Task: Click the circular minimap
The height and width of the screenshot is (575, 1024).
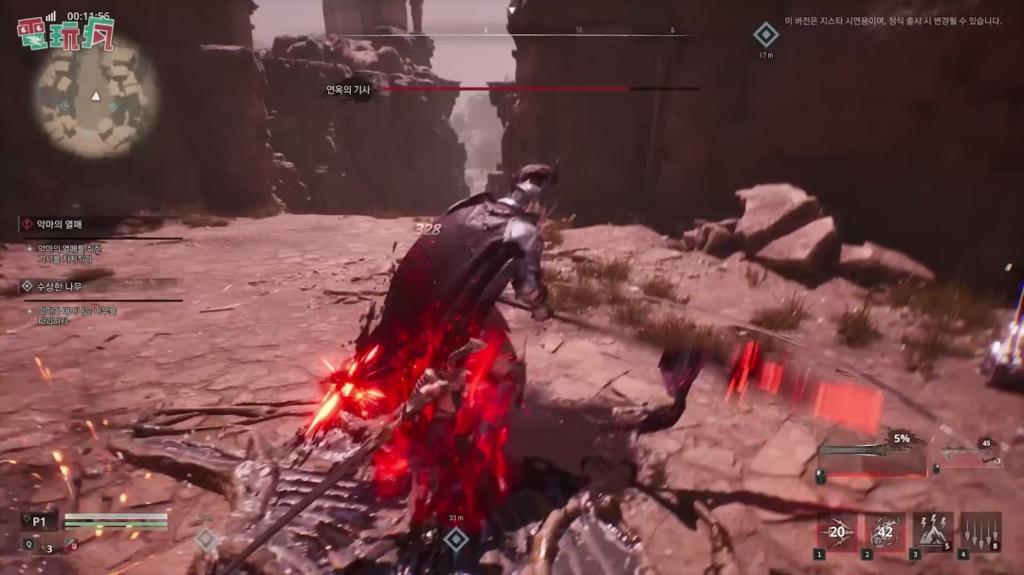Action: tap(96, 97)
